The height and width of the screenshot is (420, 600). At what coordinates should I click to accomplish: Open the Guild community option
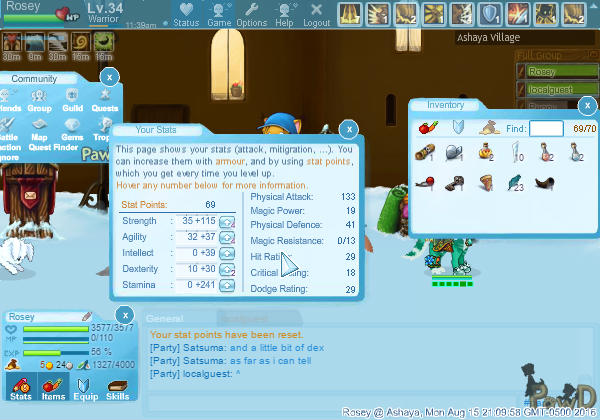(x=71, y=101)
